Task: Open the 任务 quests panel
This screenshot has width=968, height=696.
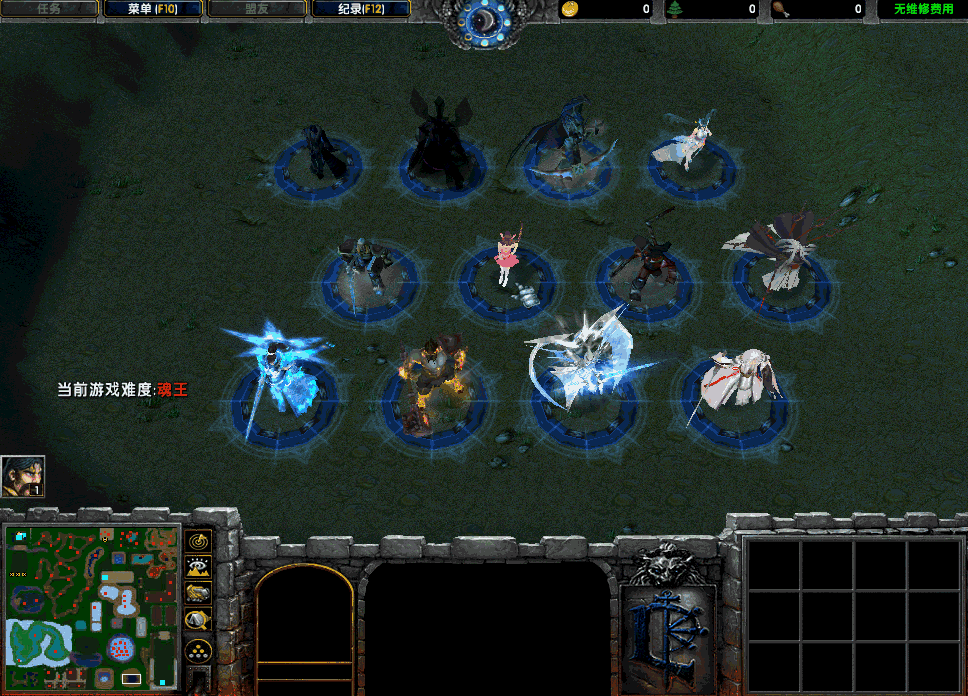Action: click(49, 9)
